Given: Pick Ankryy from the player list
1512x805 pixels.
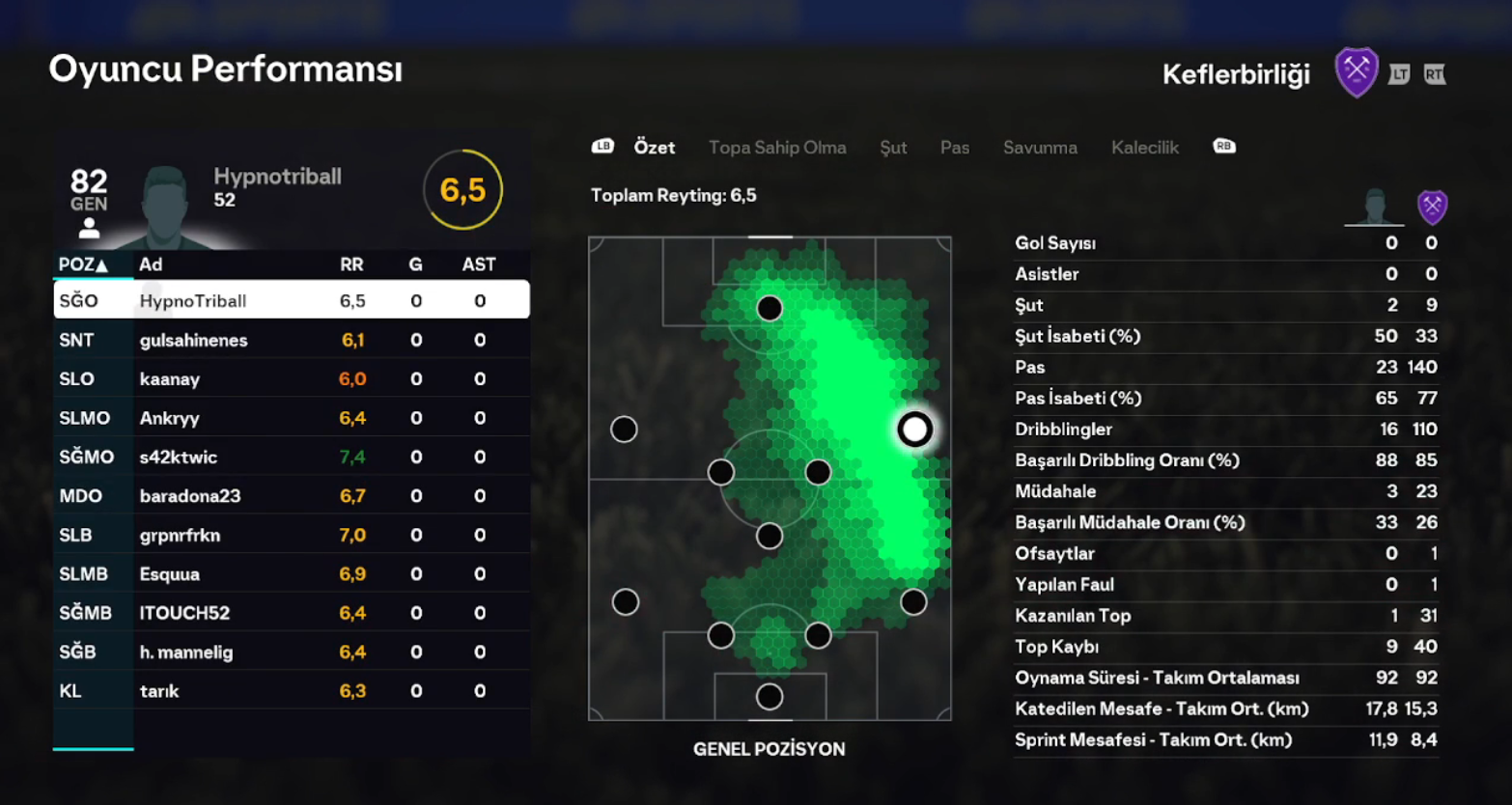Looking at the screenshot, I should click(x=291, y=418).
